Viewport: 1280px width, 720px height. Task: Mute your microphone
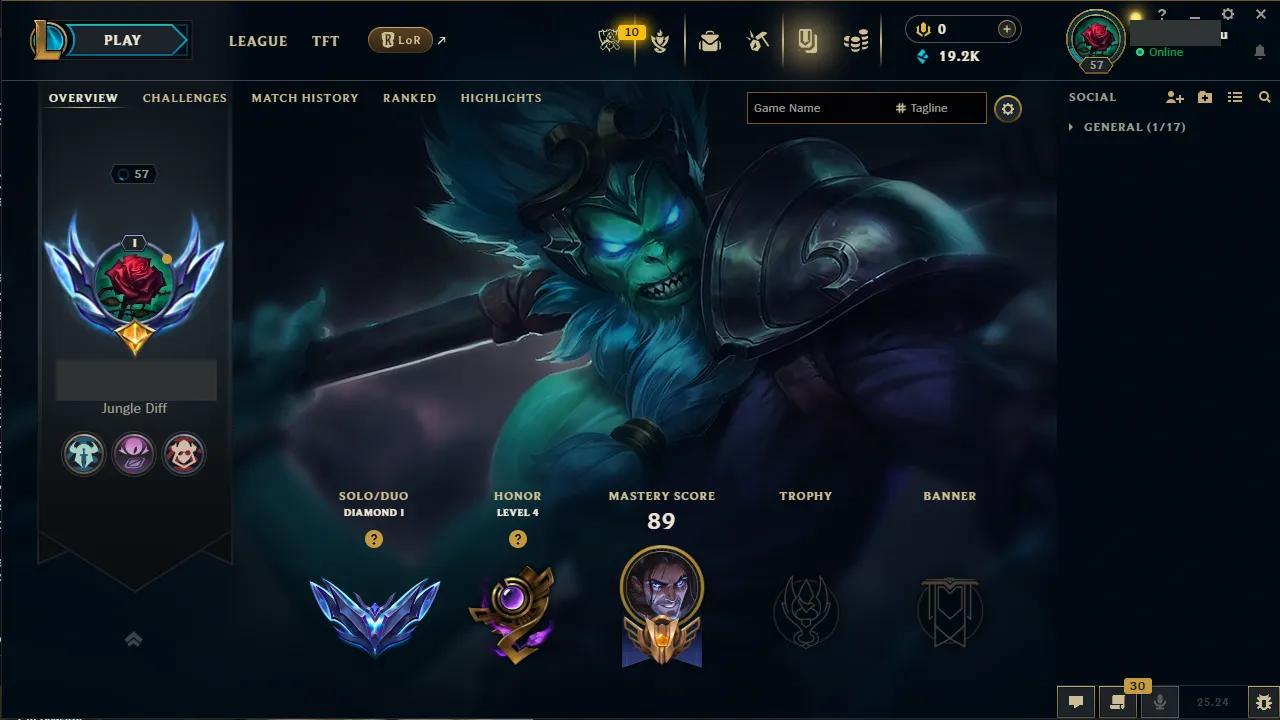1161,702
